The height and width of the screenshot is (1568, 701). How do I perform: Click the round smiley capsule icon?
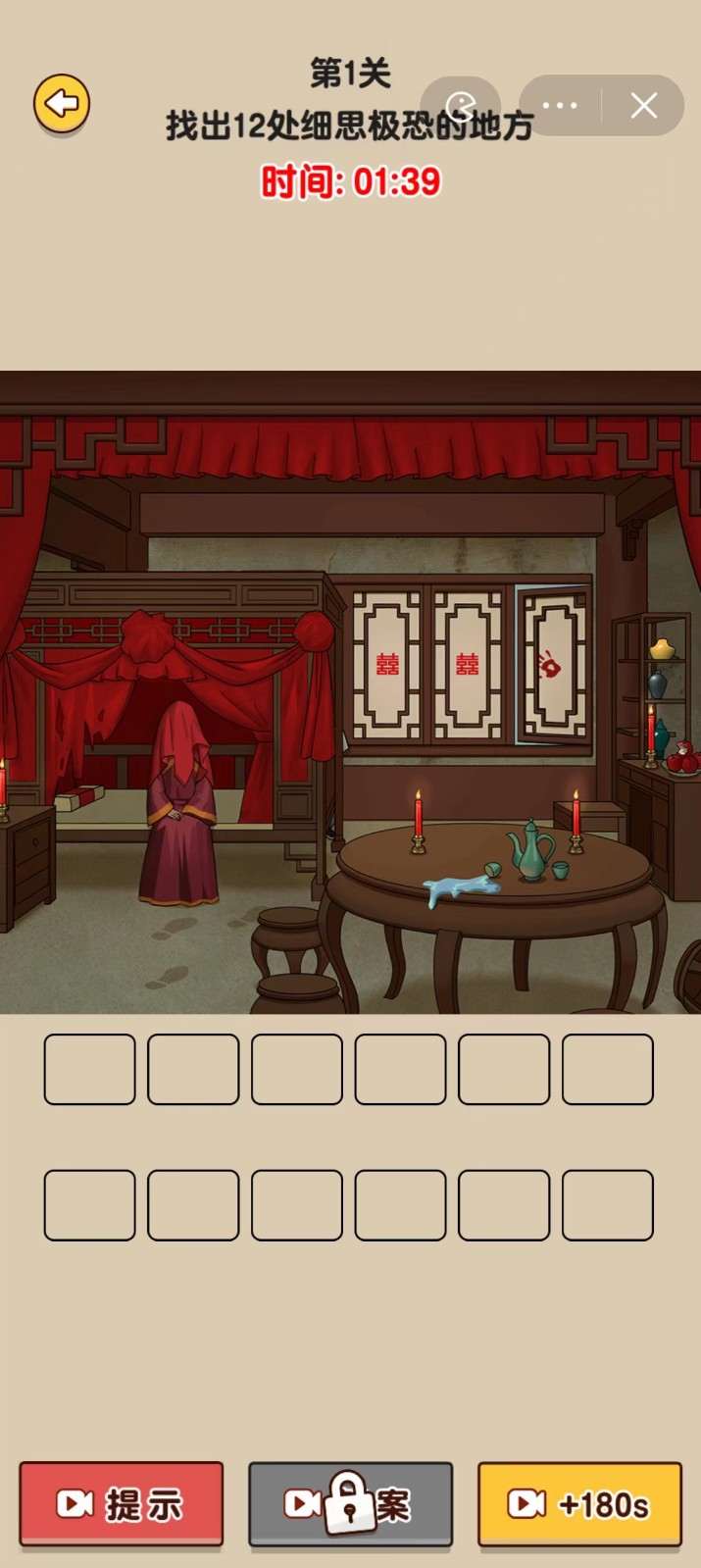click(461, 106)
